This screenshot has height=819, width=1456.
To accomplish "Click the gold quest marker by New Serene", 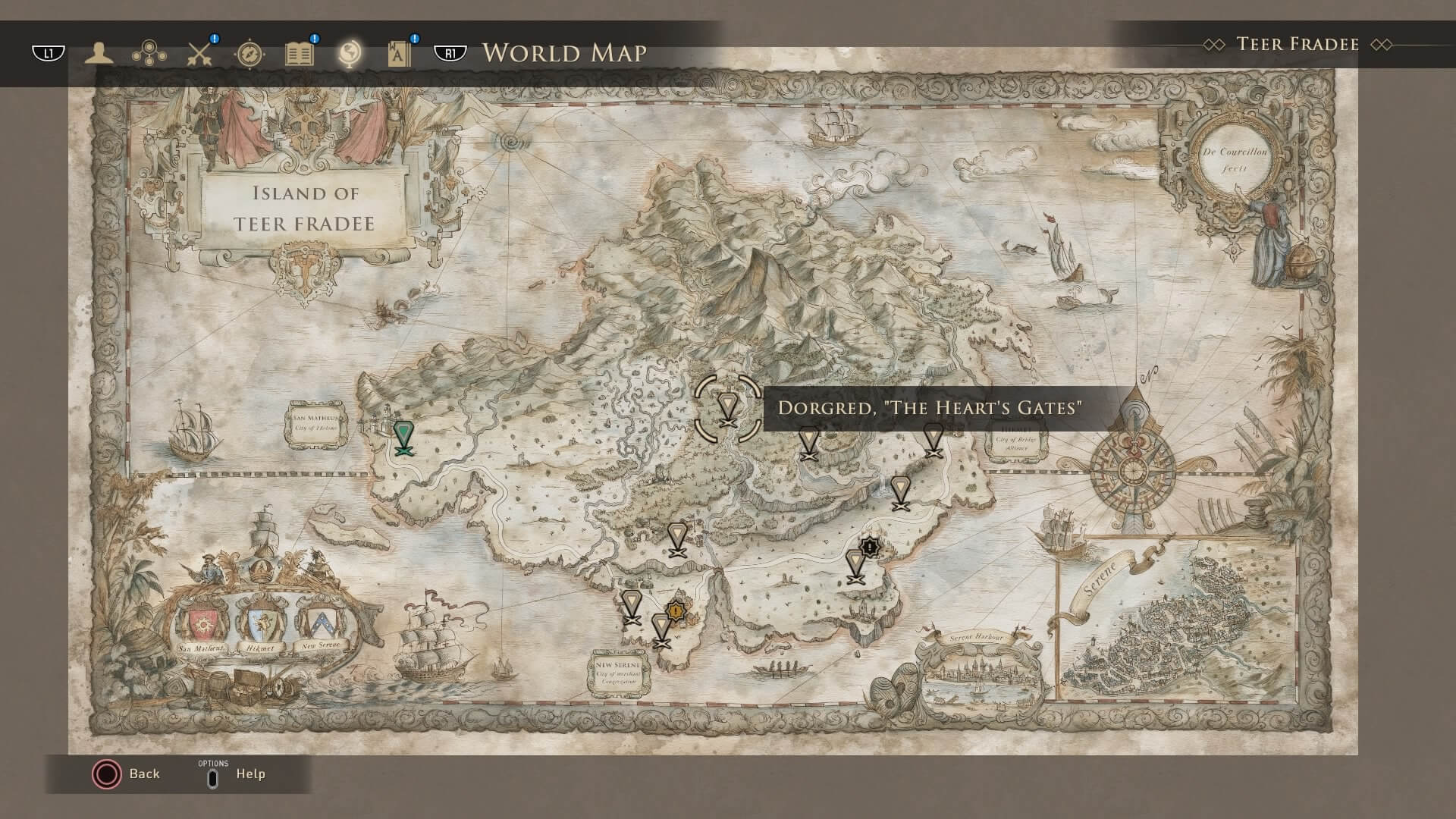I will pos(676,610).
